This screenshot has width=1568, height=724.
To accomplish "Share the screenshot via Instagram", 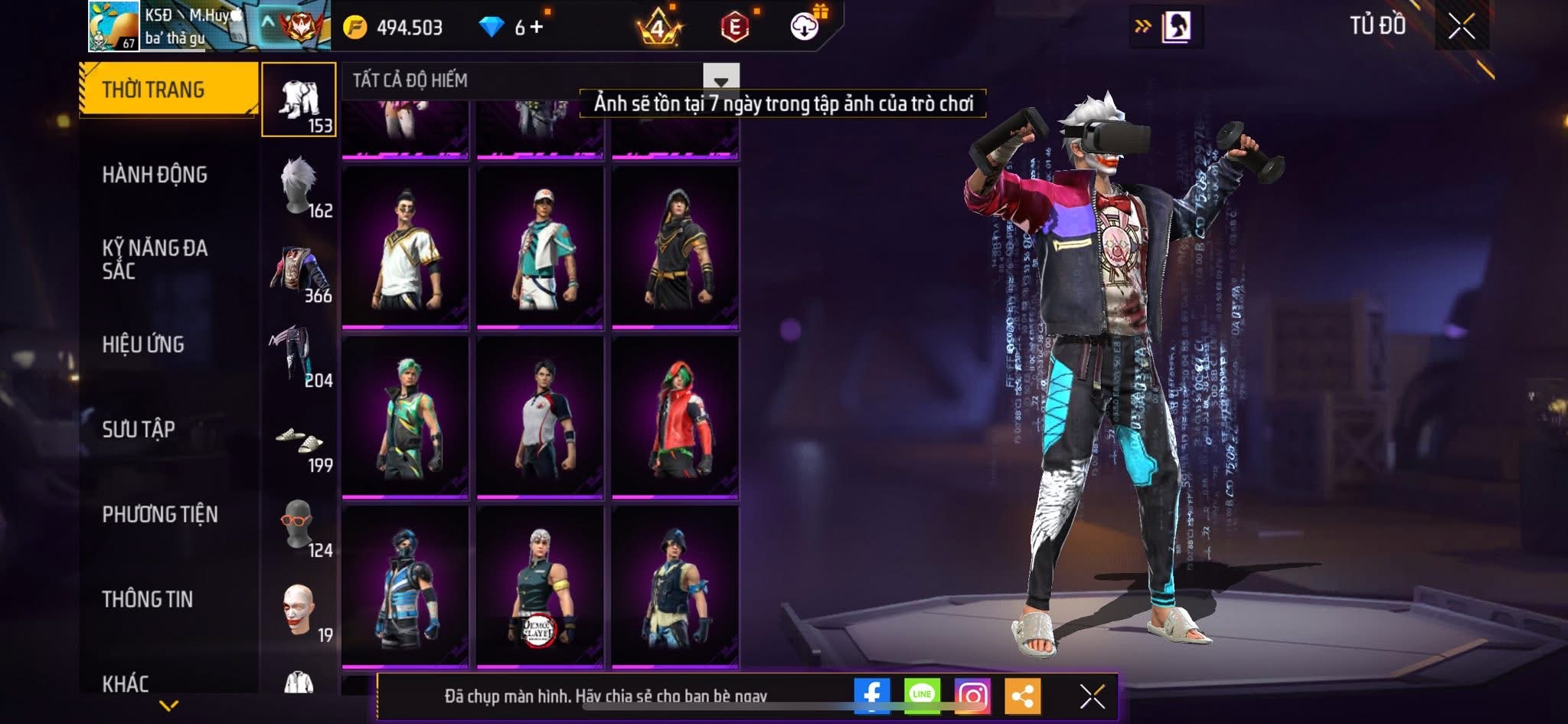I will pos(972,696).
